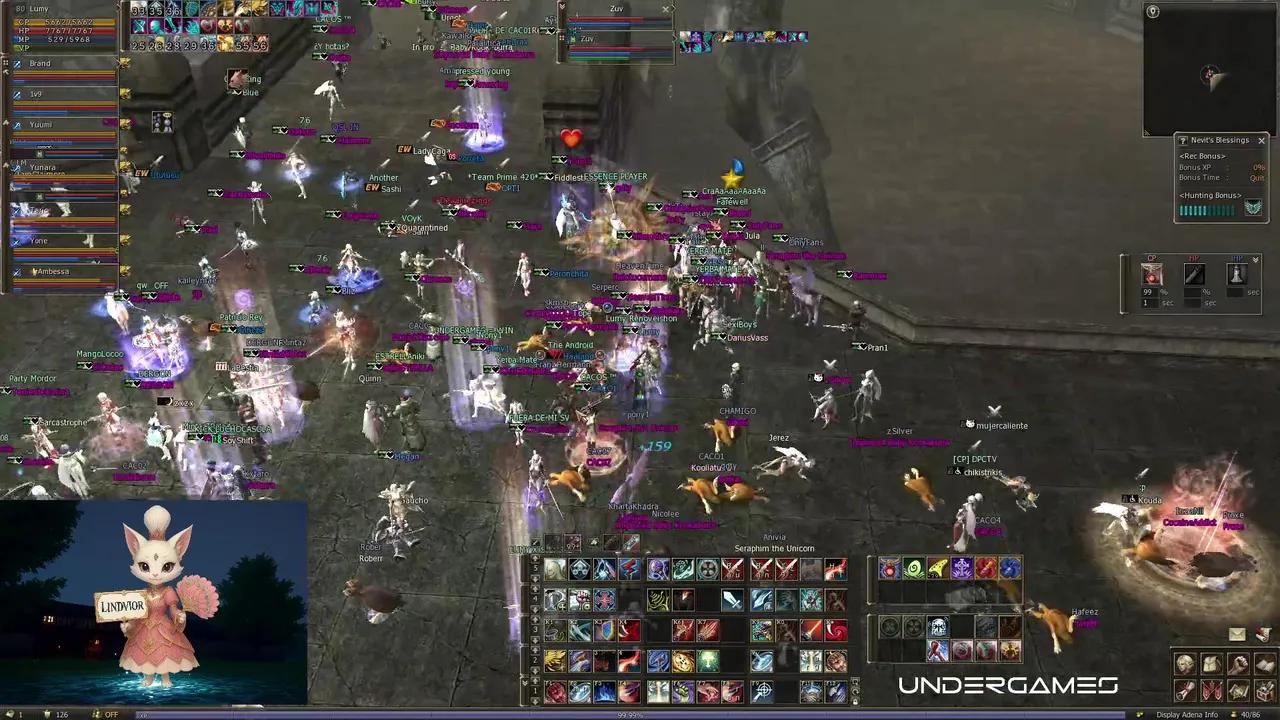Image resolution: width=1280 pixels, height=720 pixels.
Task: Click Quit next to Bonus Time
Action: pos(1257,178)
